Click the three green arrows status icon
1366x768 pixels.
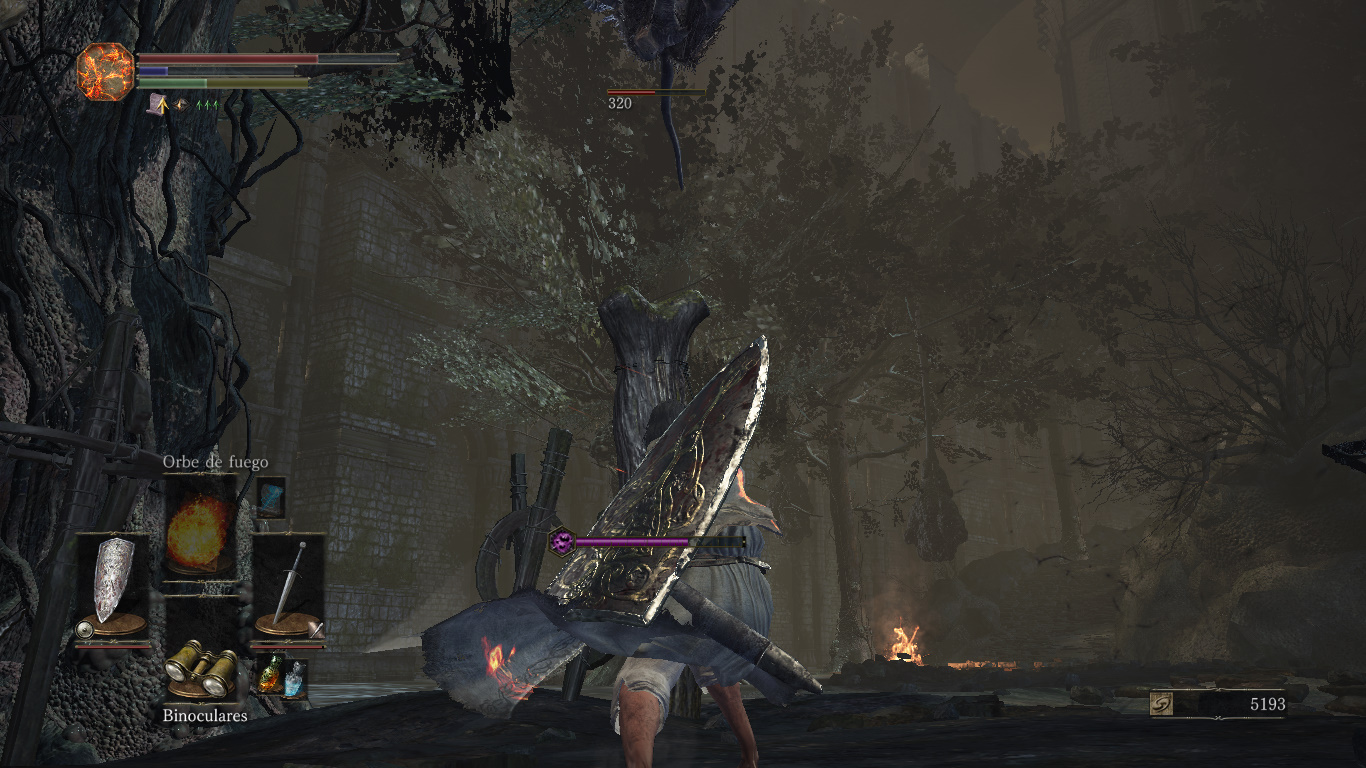click(207, 103)
